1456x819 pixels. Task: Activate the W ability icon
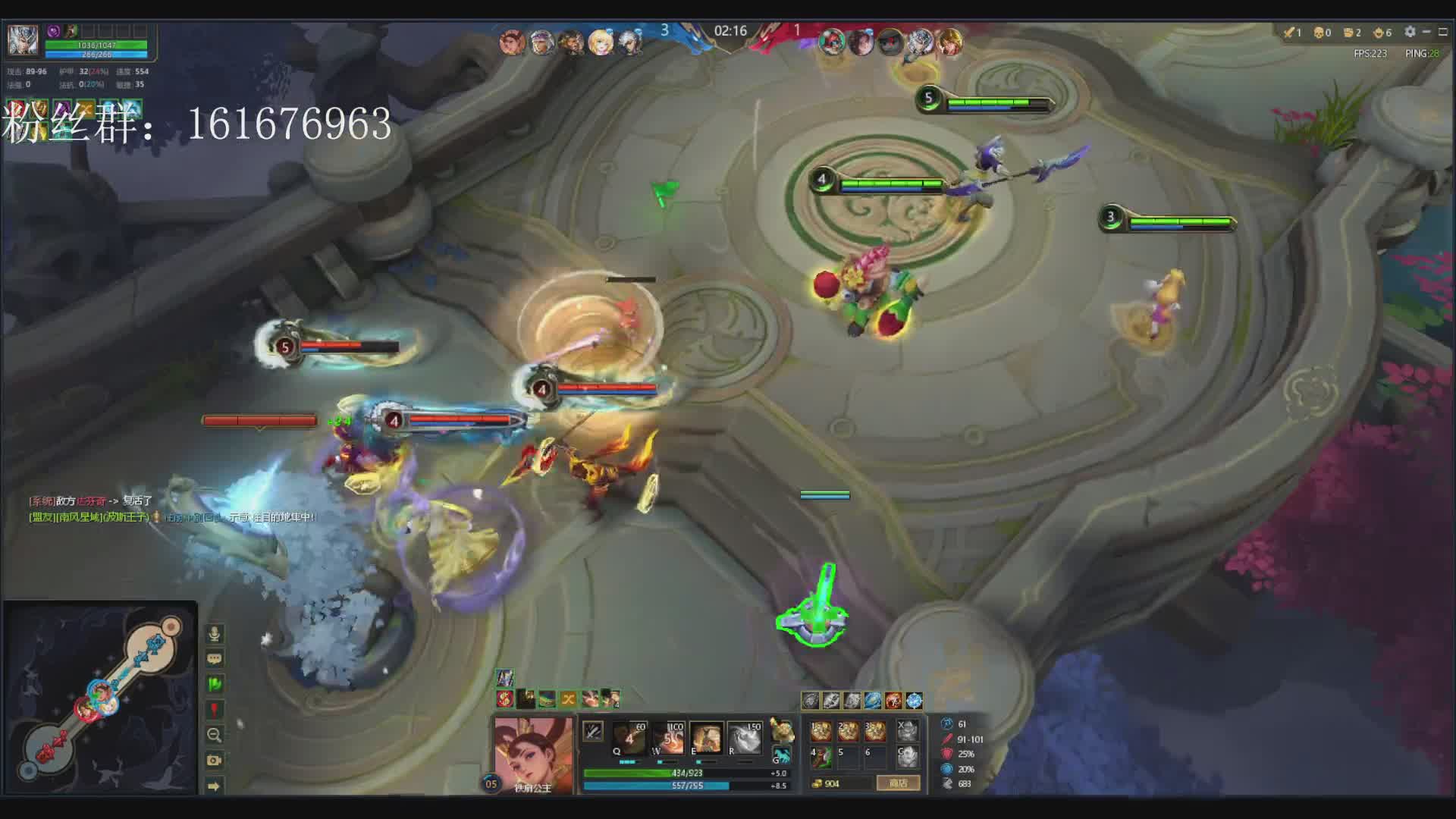point(668,736)
